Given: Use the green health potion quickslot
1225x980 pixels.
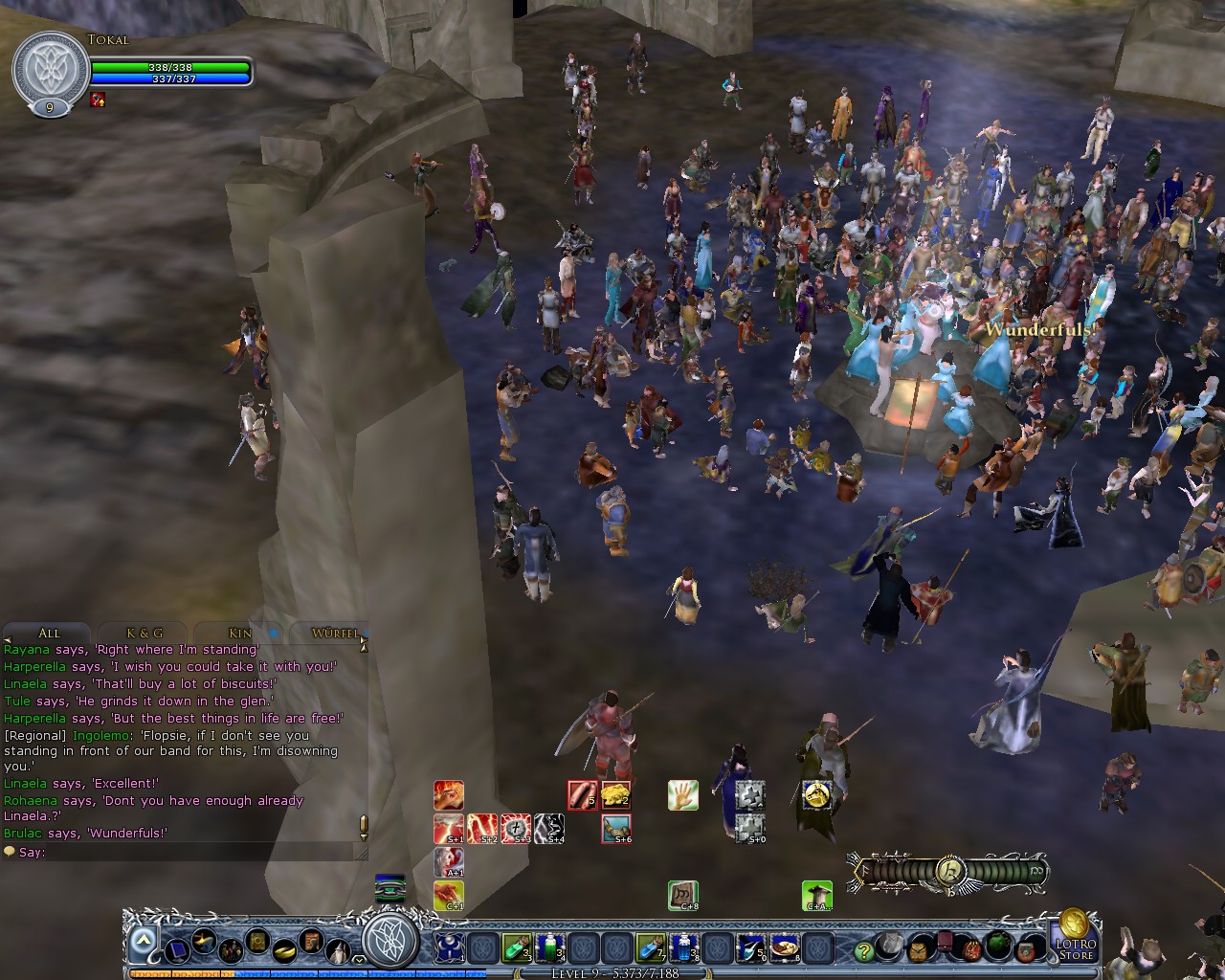Looking at the screenshot, I should tap(518, 947).
